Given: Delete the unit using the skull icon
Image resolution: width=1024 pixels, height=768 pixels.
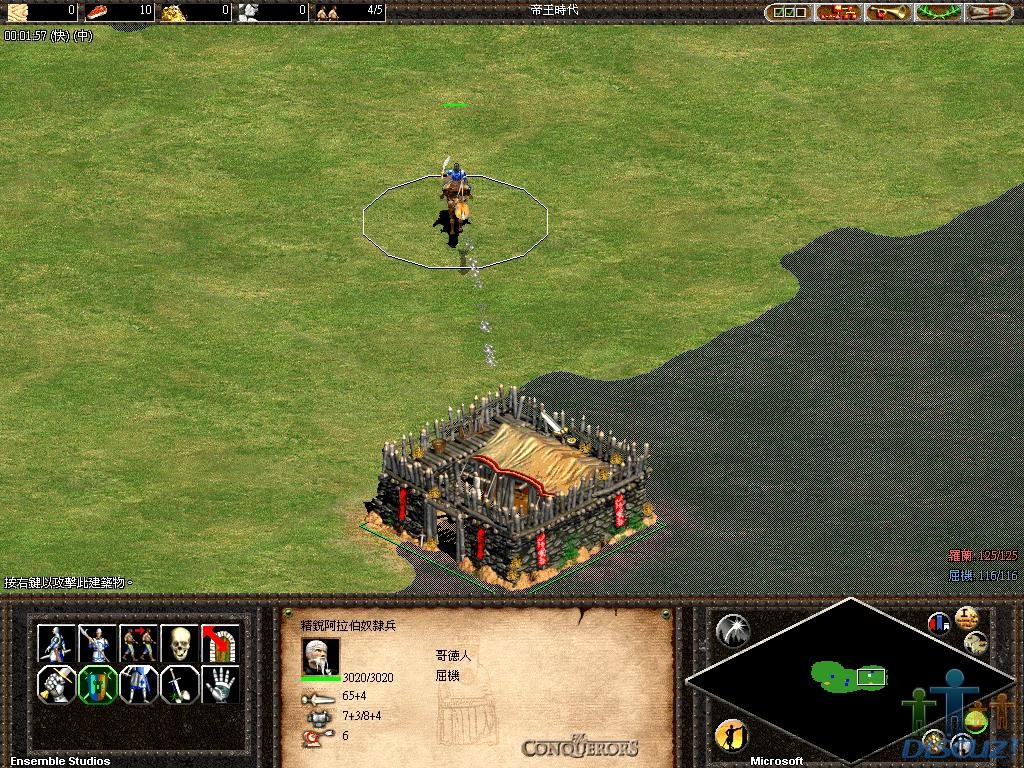Looking at the screenshot, I should pos(180,643).
